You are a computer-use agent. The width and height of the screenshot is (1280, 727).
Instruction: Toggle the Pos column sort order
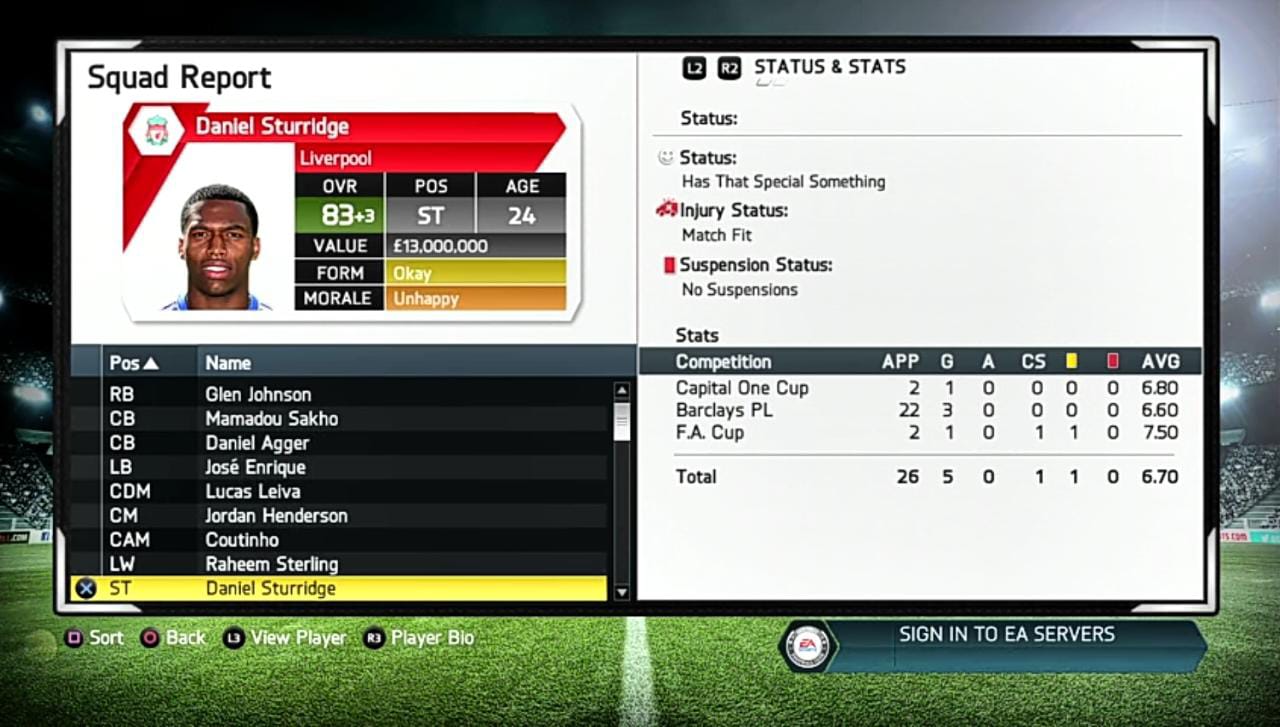130,362
